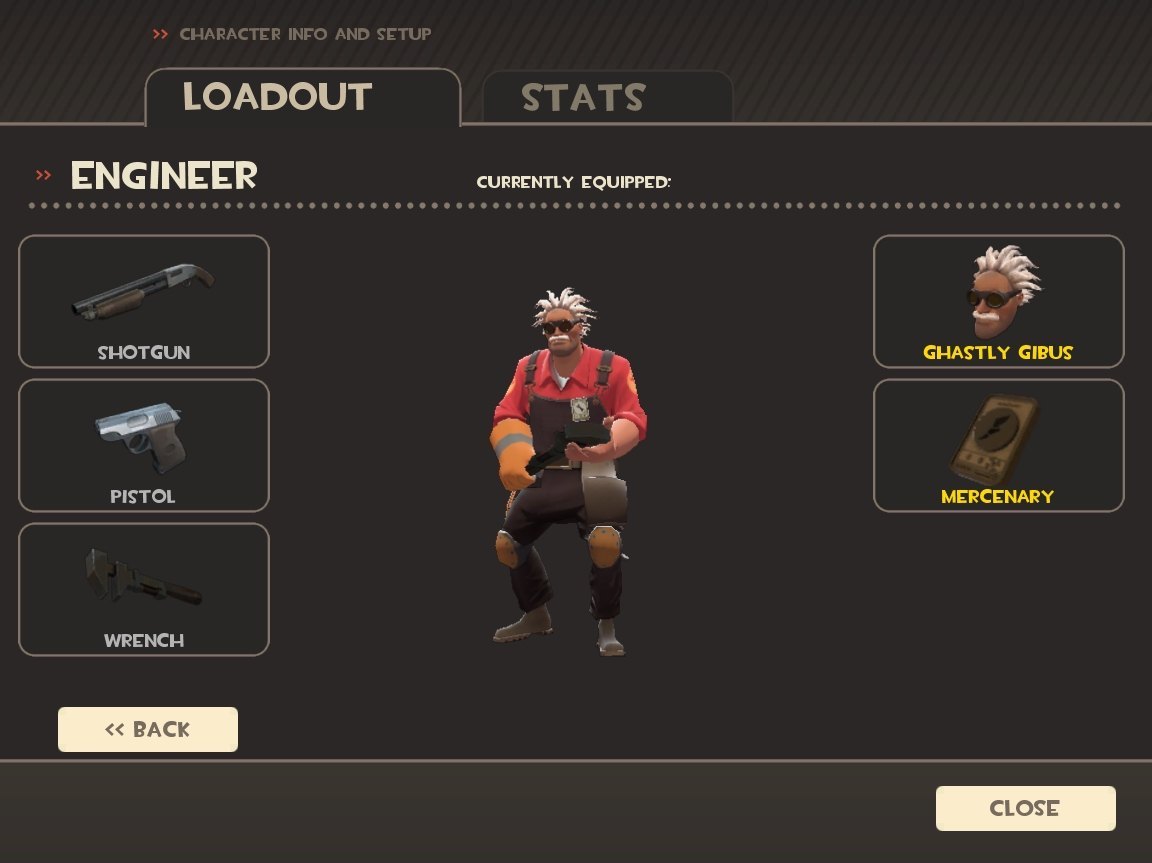Open the Shotgun primary weapon slot
This screenshot has width=1152, height=863.
click(144, 301)
